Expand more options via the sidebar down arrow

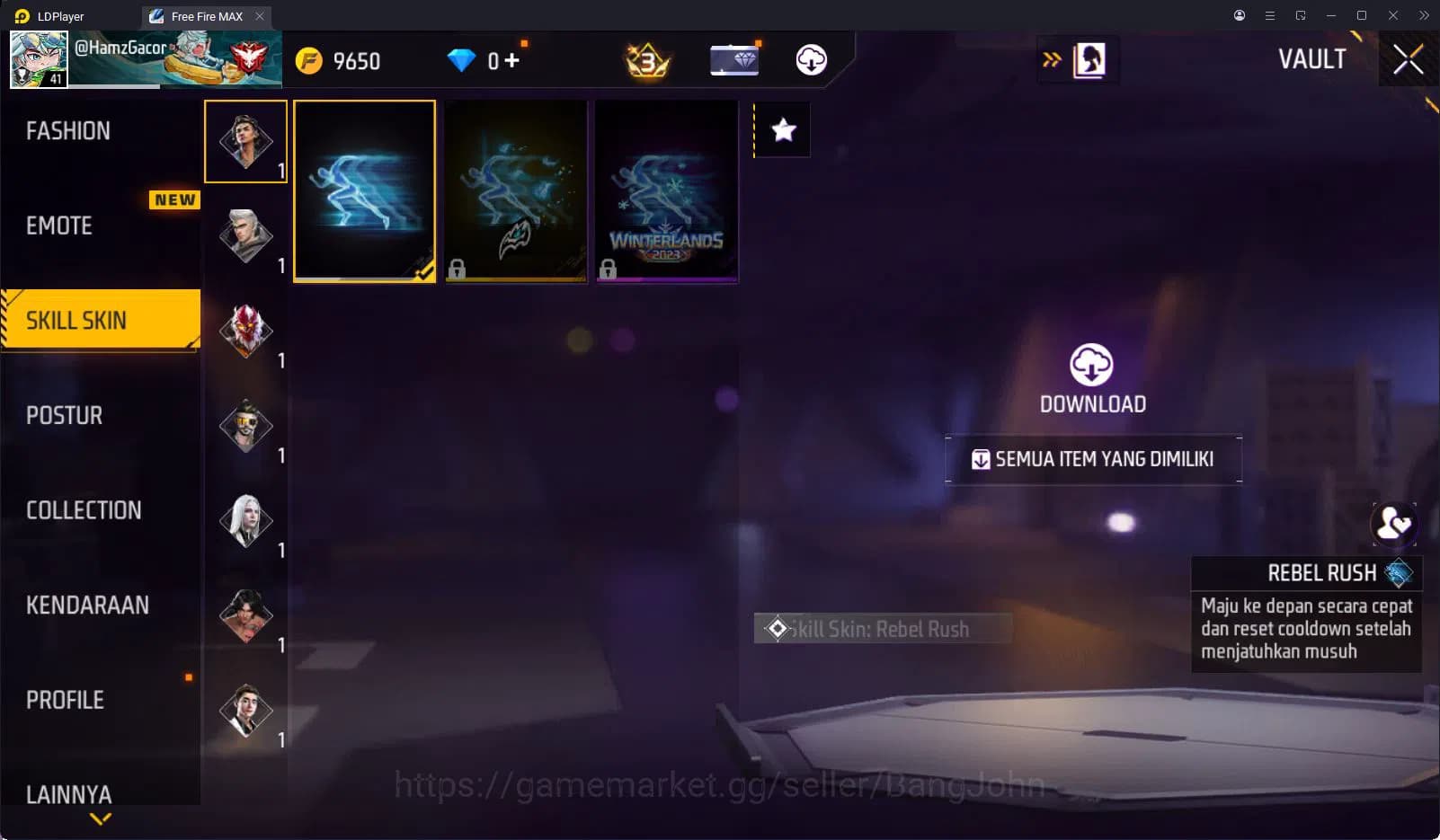[x=99, y=819]
